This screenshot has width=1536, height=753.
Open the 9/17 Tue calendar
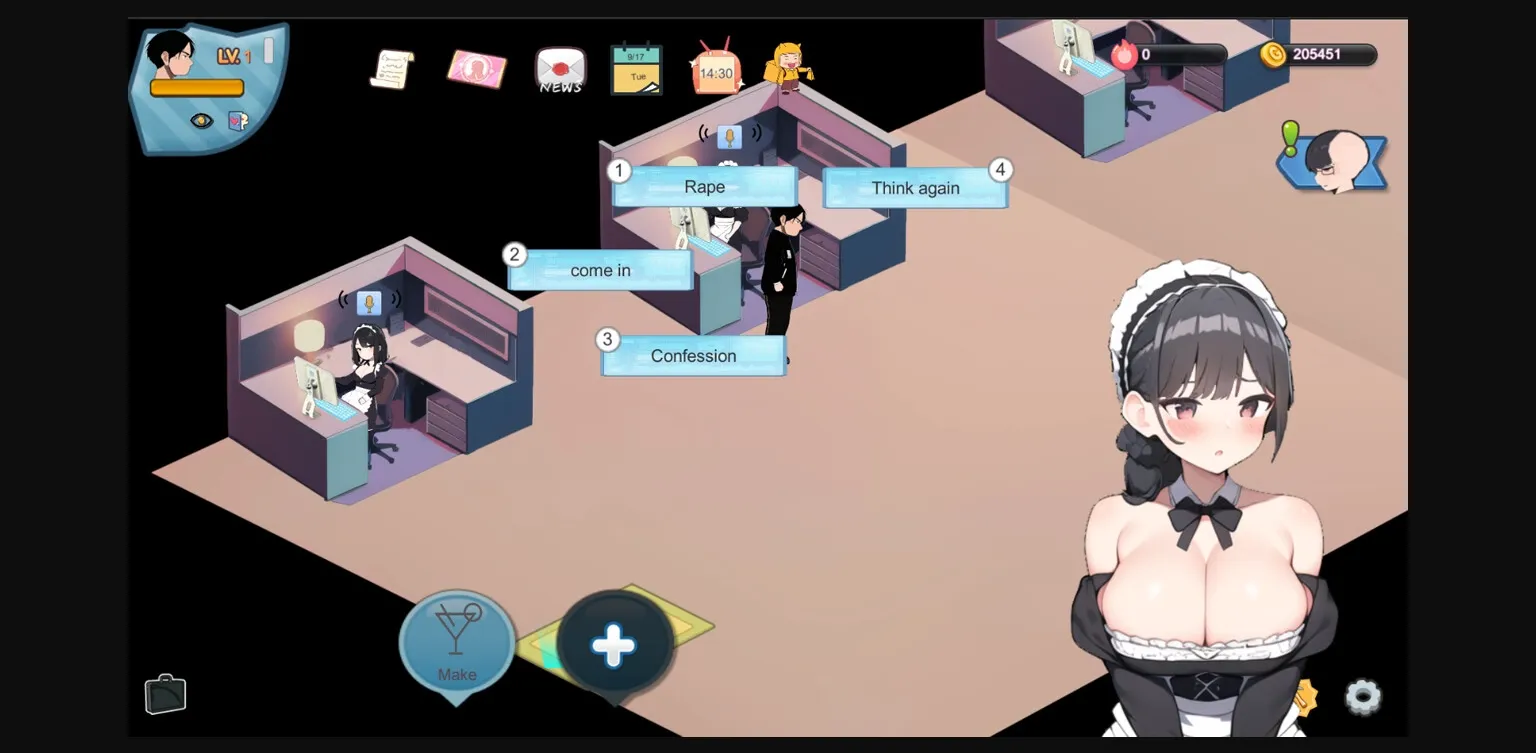(637, 69)
